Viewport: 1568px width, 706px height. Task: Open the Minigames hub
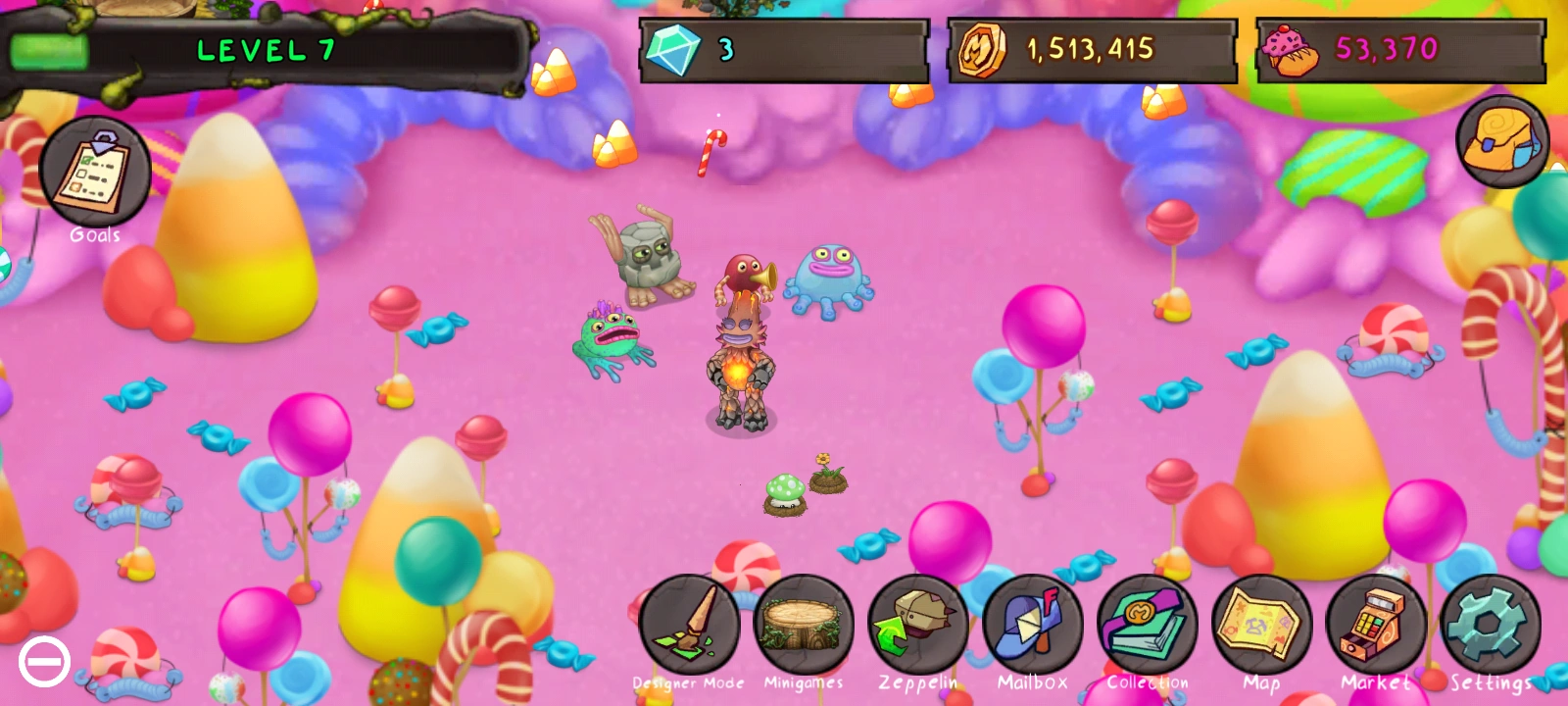click(x=804, y=626)
